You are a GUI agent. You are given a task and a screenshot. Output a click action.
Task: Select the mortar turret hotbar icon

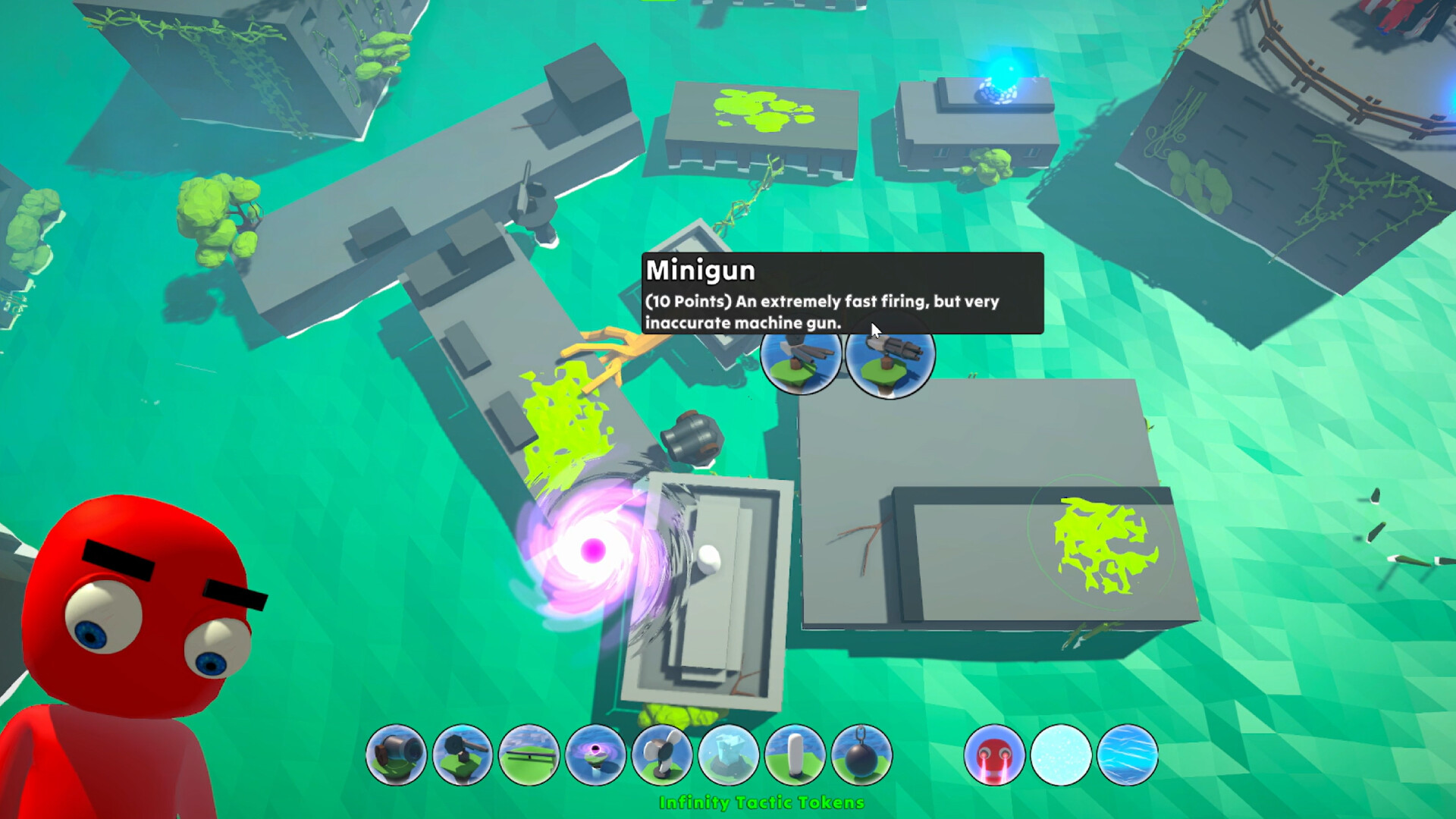(464, 756)
